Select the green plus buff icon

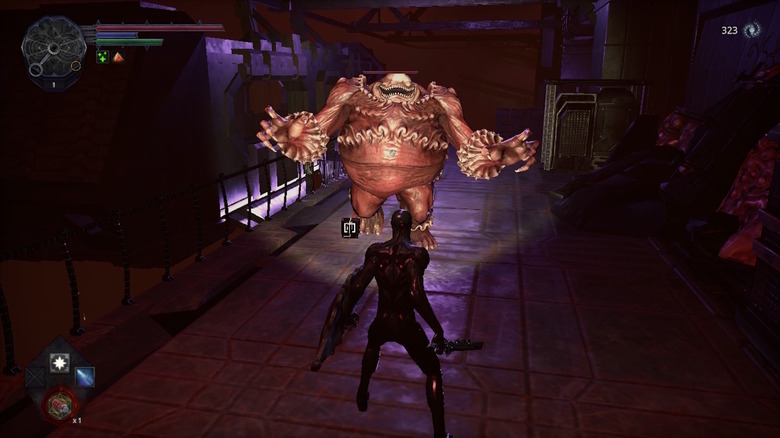(x=102, y=57)
